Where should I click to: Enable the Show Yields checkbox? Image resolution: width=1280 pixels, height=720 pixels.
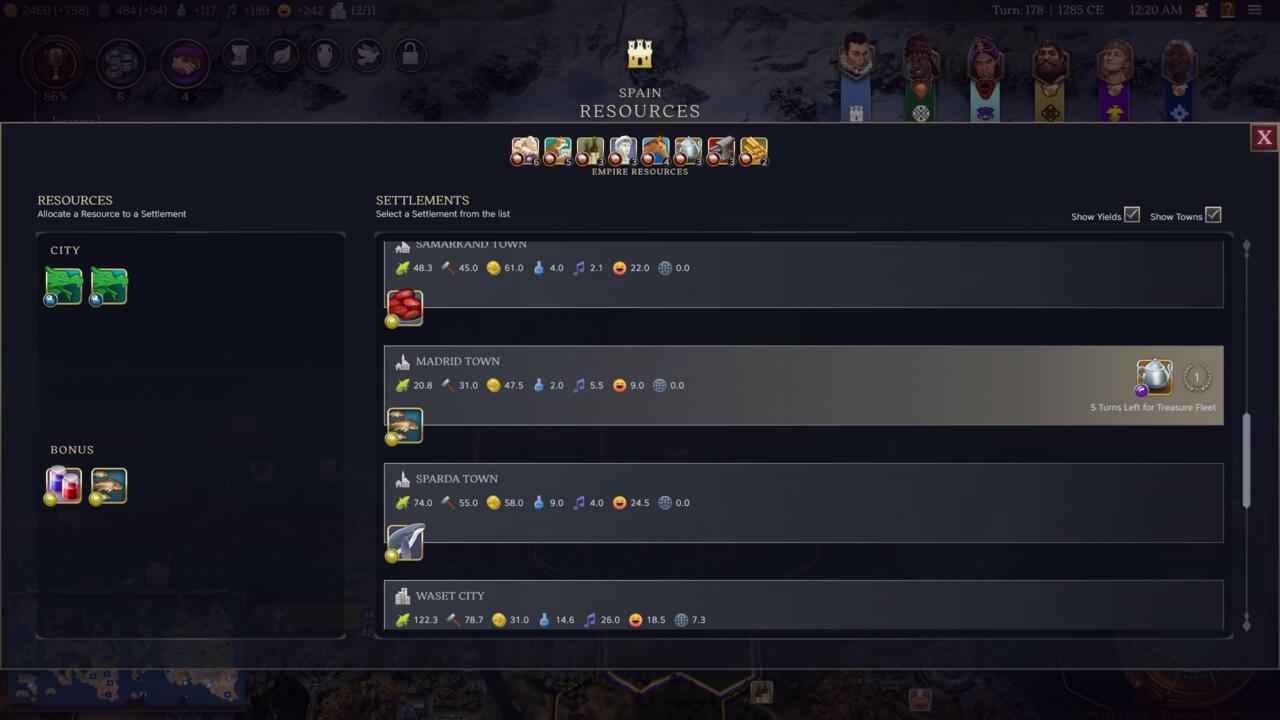tap(1131, 214)
